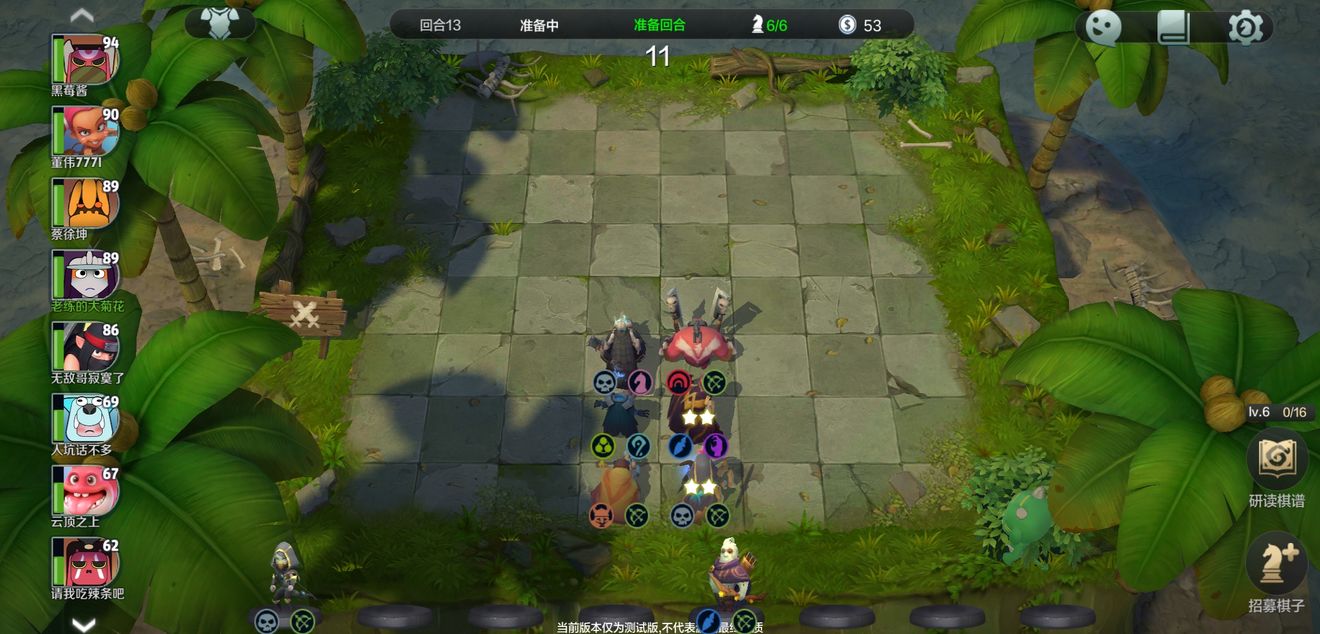Screen dimensions: 1320x634
Task: Click the player list down arrow
Action: (82, 624)
